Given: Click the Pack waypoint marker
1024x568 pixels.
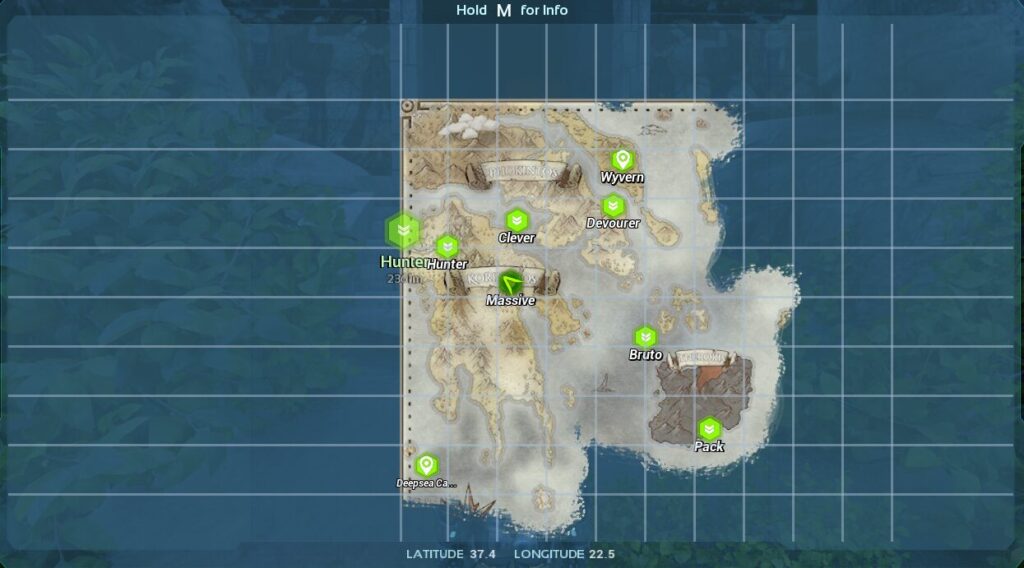Looking at the screenshot, I should tap(709, 430).
